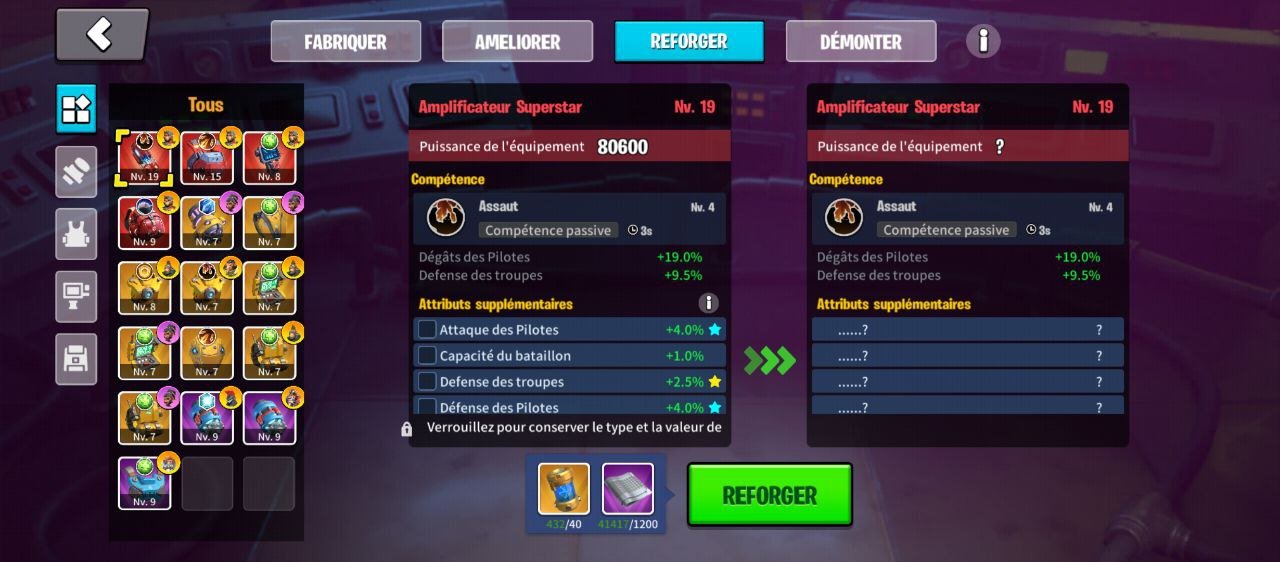Open the info button beside DÉMONTER

tap(983, 41)
